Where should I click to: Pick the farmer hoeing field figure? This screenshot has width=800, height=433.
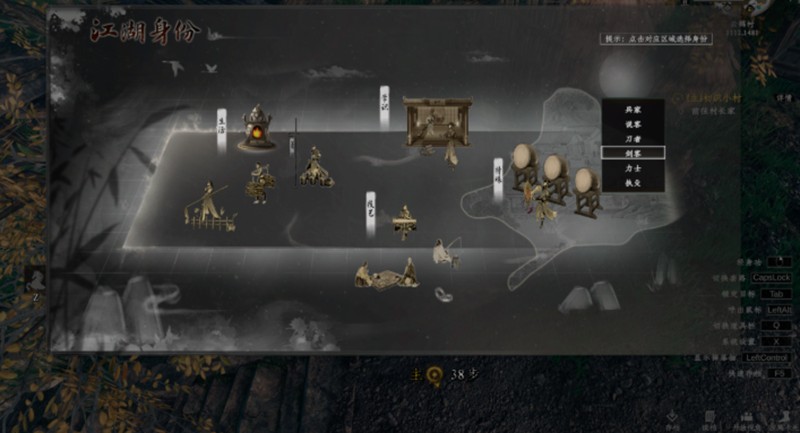pyautogui.click(x=208, y=206)
